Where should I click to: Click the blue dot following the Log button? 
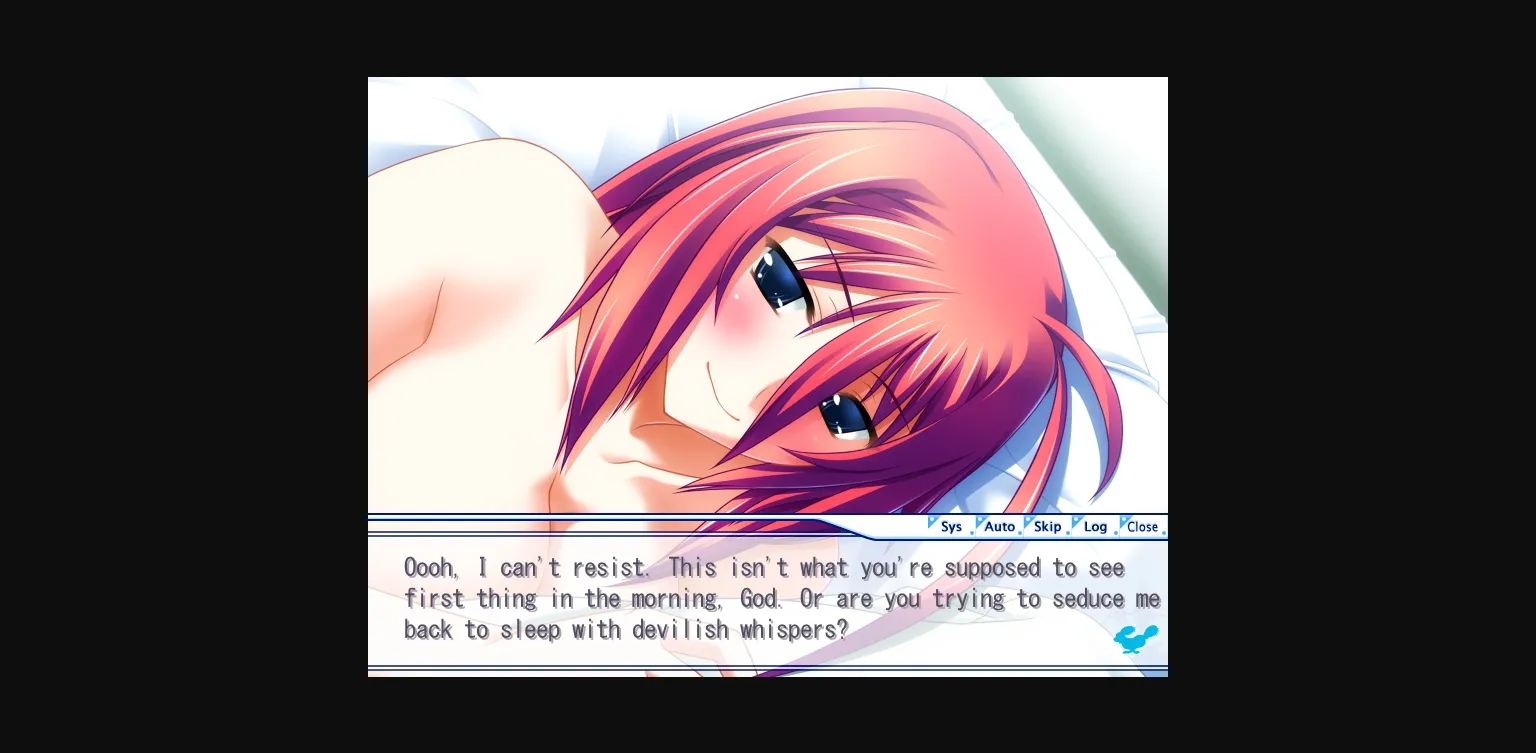pyautogui.click(x=1114, y=532)
